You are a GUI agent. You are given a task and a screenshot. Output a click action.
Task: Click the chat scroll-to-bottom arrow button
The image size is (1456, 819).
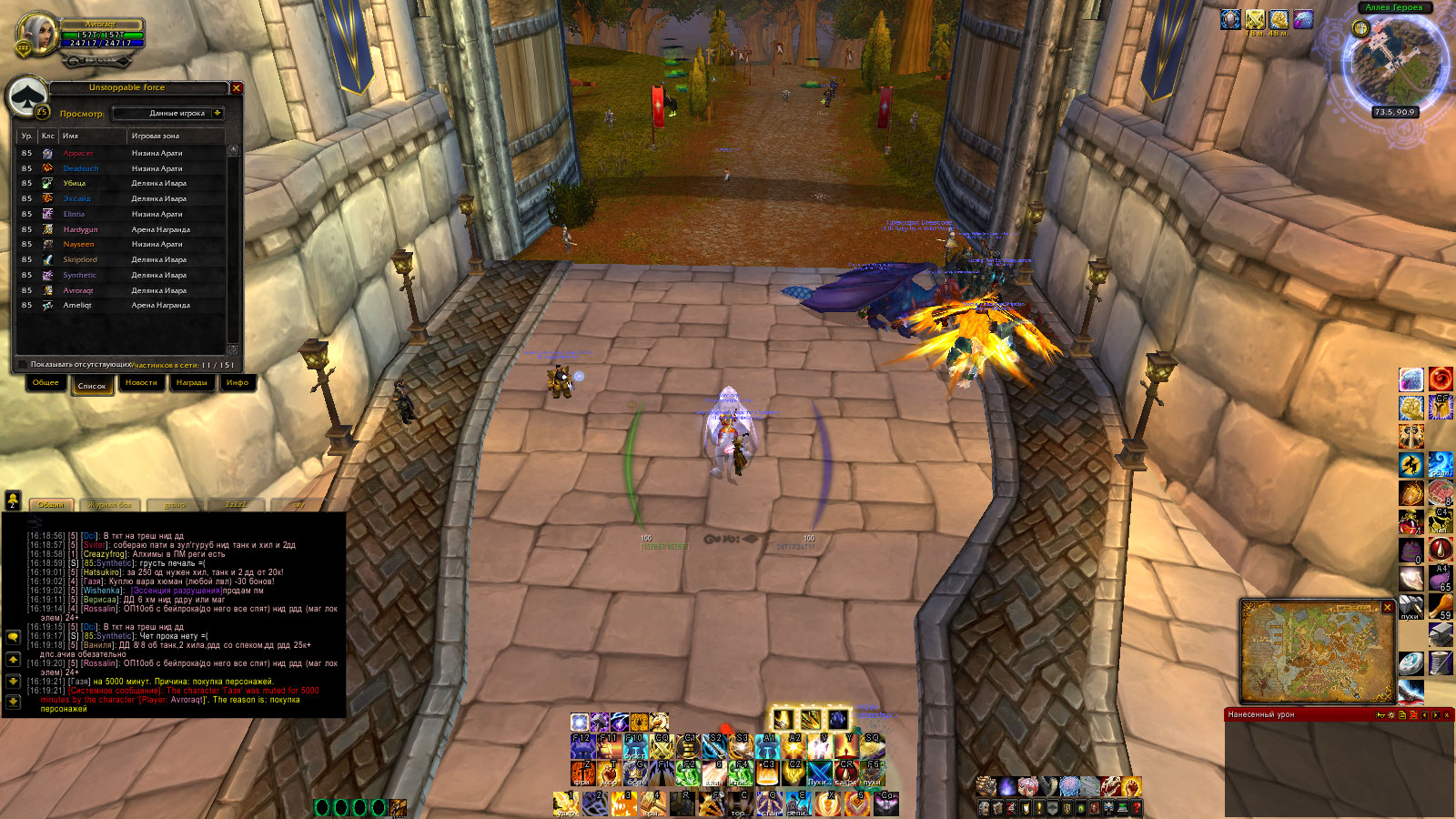pos(14,702)
